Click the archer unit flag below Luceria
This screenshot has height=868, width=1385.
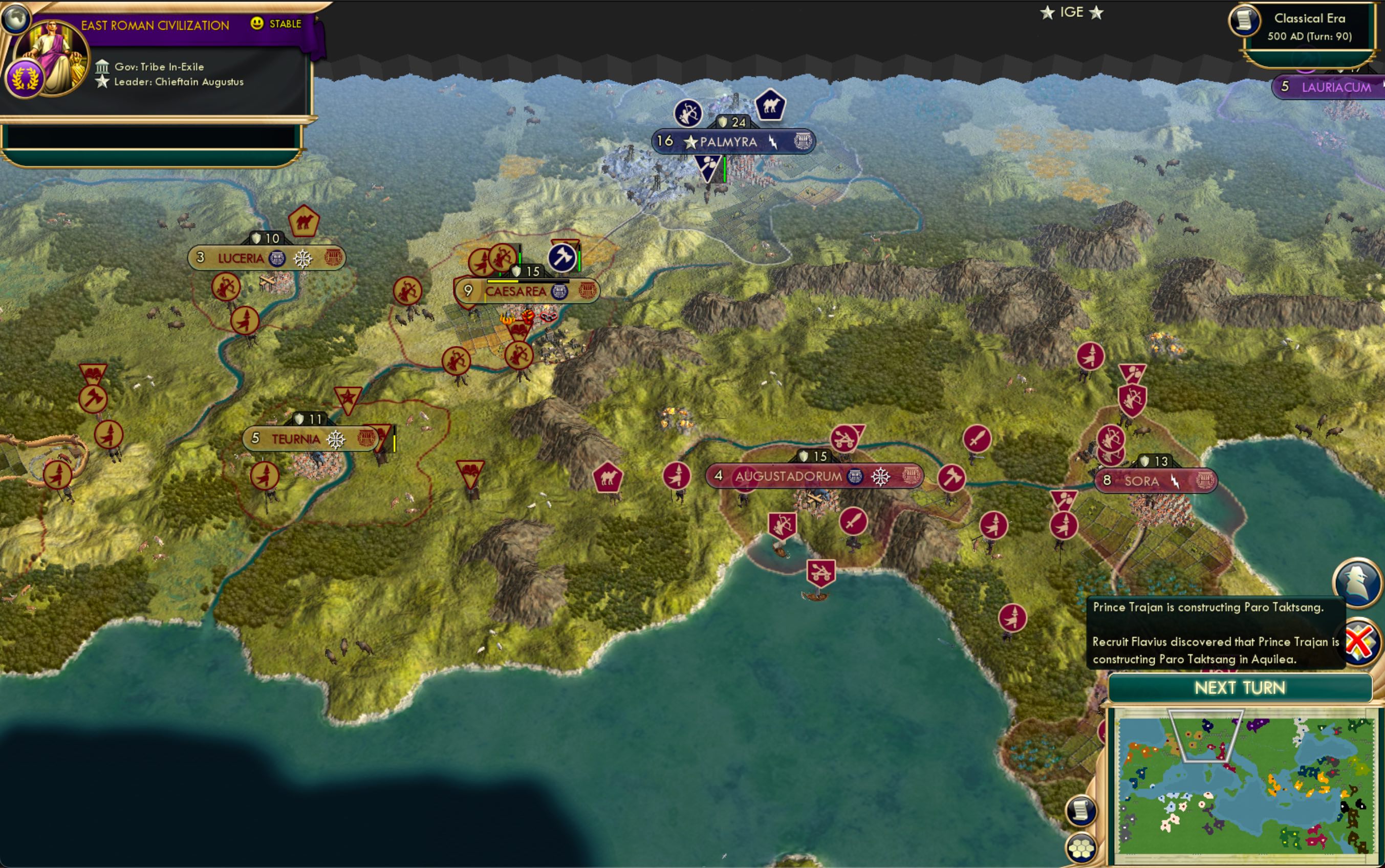227,287
